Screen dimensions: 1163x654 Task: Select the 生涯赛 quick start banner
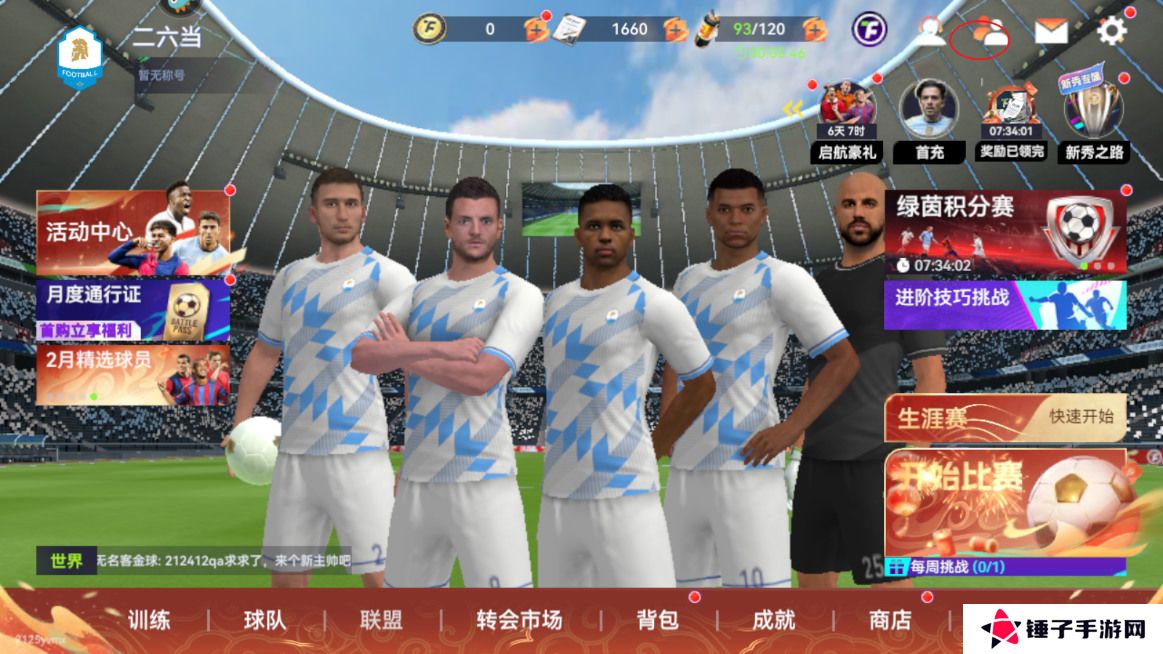tap(1004, 418)
